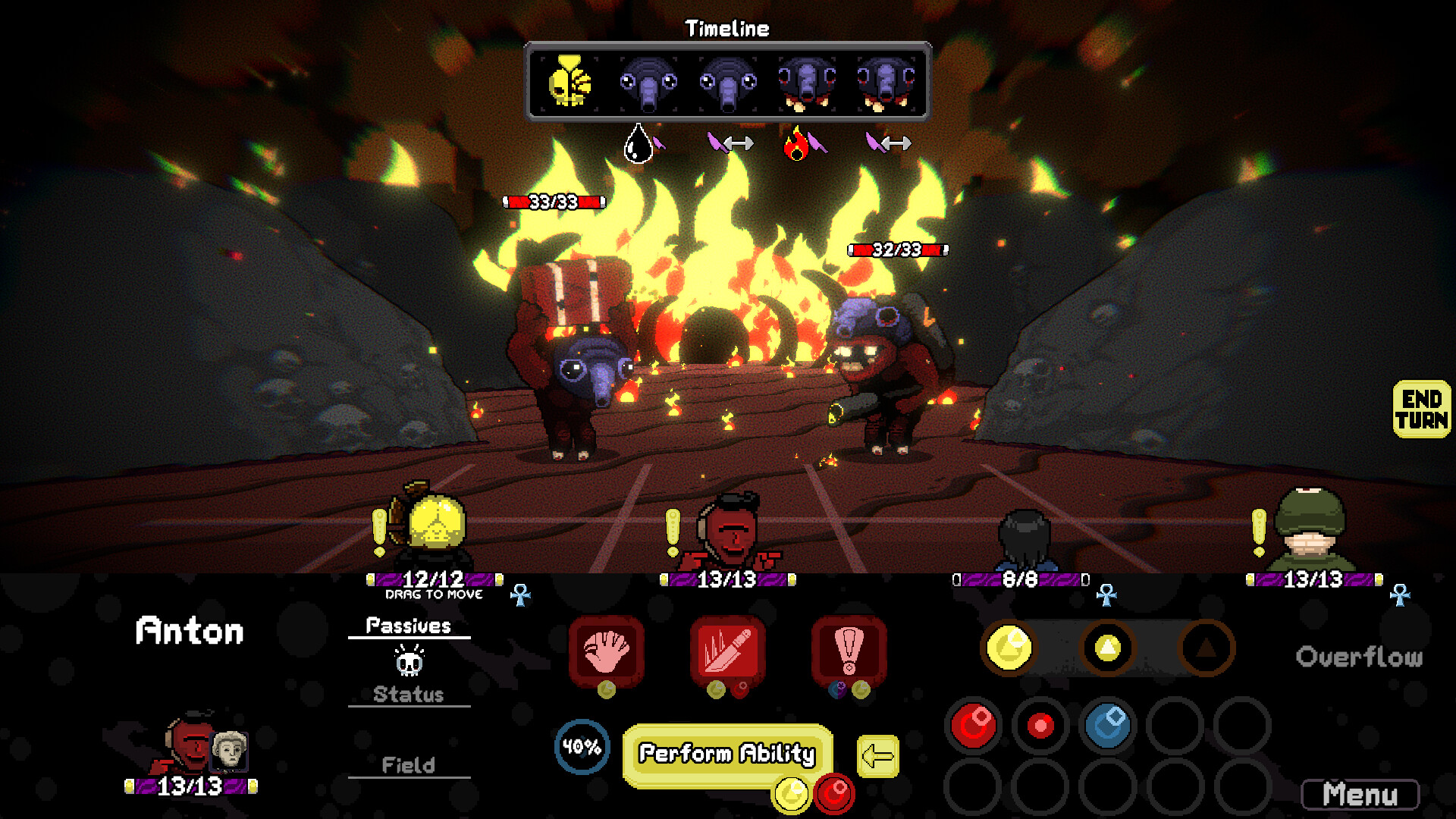This screenshot has width=1456, height=819.
Task: Activate the exclamation mark ability
Action: pos(849,651)
